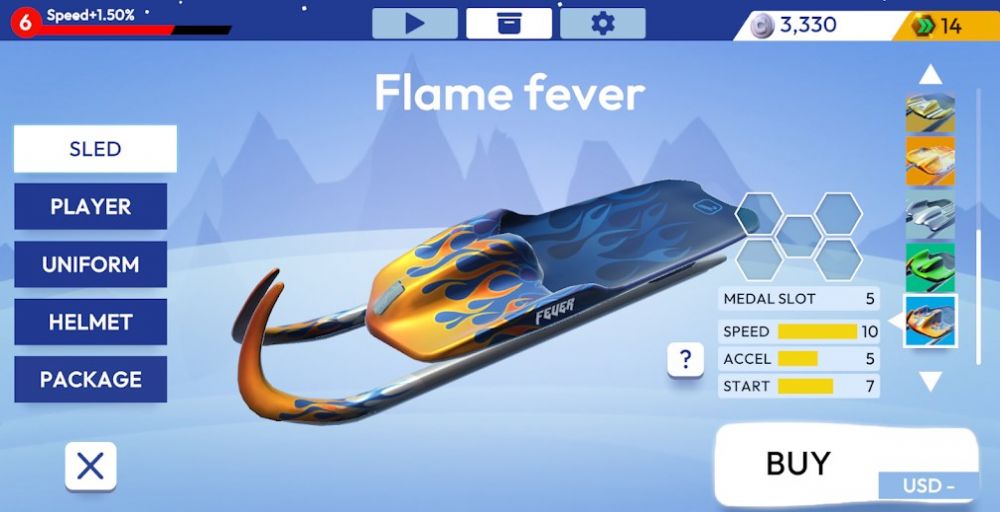This screenshot has height=512, width=1000.
Task: Show the HELMET category
Action: point(91,322)
